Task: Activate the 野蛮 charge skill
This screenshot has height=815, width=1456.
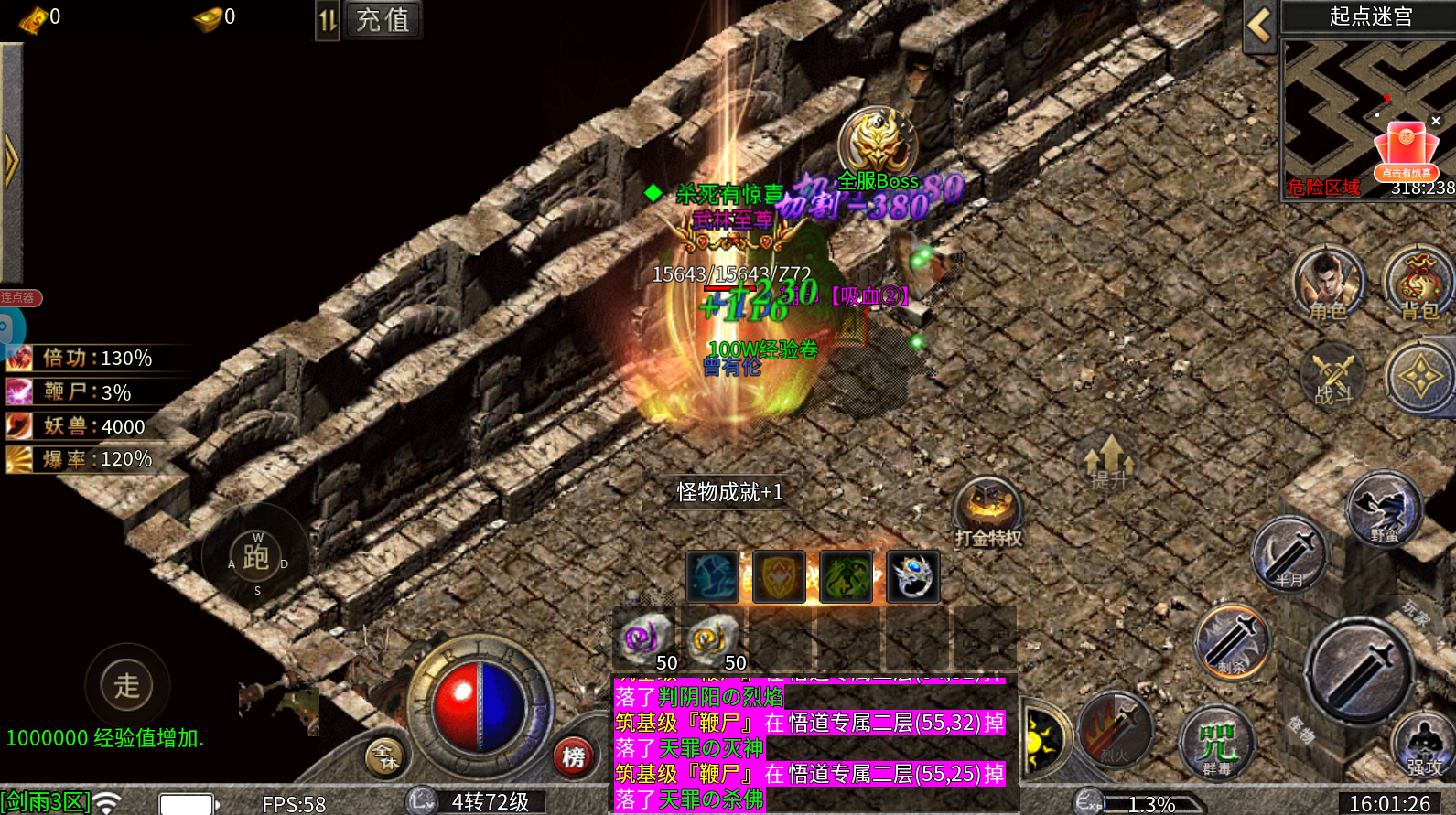Action: point(1384,509)
